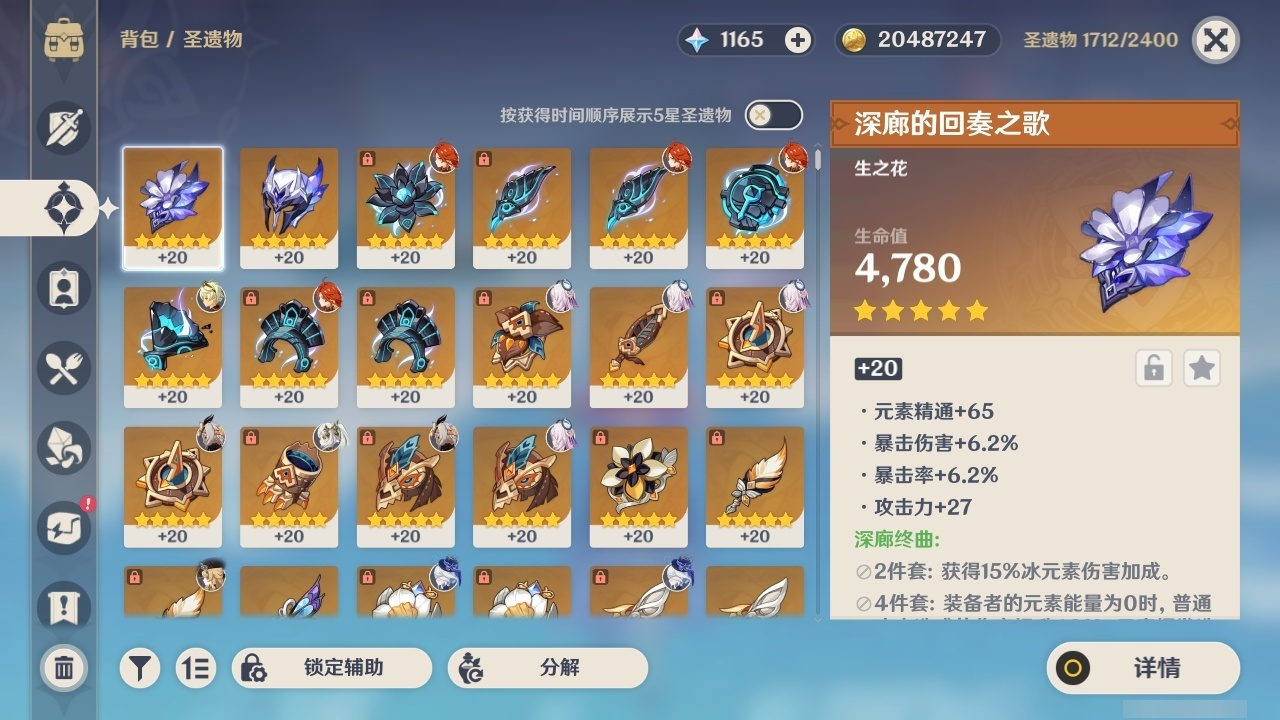Click the 分解 salvage button
Image resolution: width=1280 pixels, height=720 pixels.
click(x=545, y=668)
